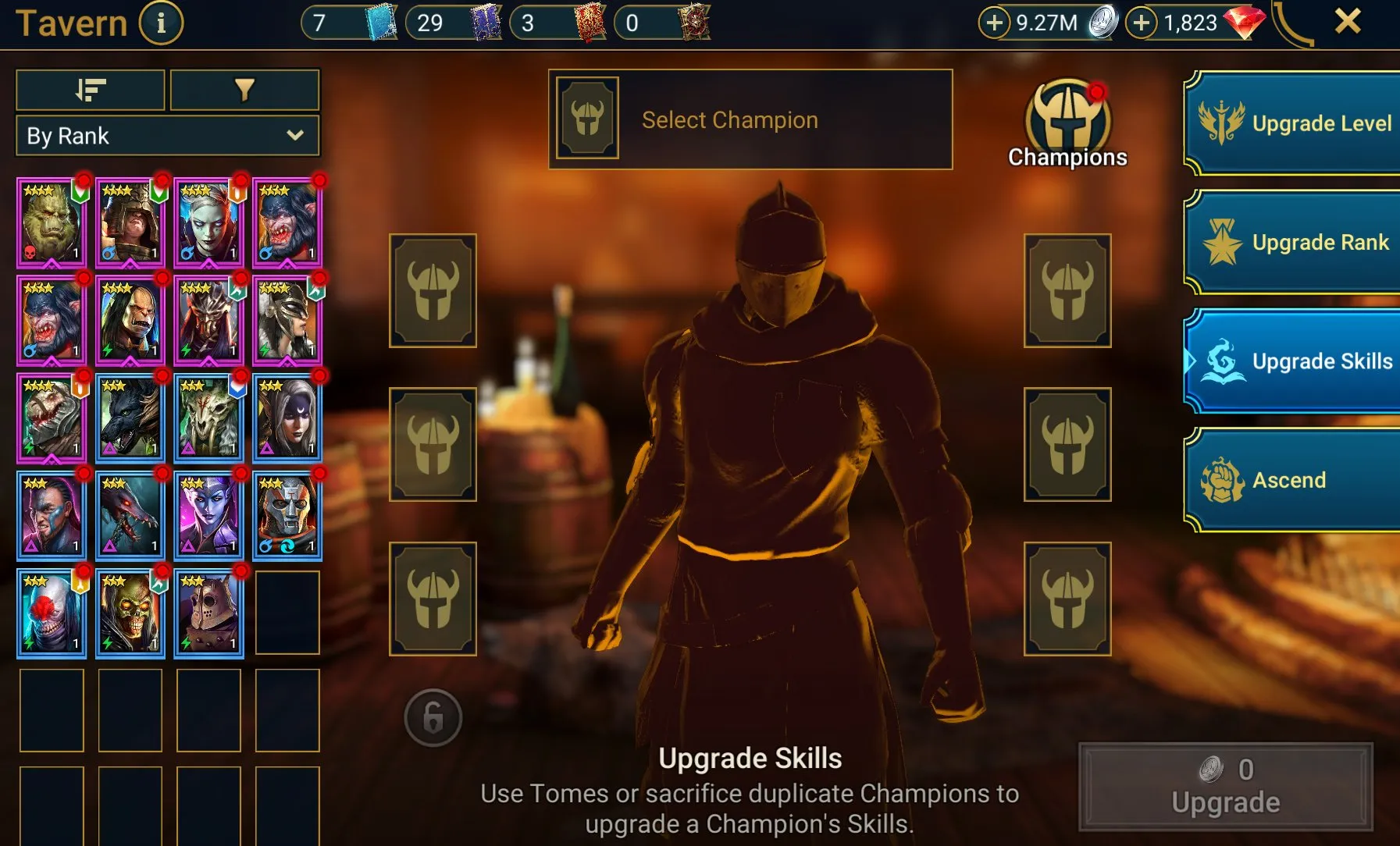Switch to the Upgrade Skills mode
This screenshot has width=1400, height=846.
pos(1296,361)
